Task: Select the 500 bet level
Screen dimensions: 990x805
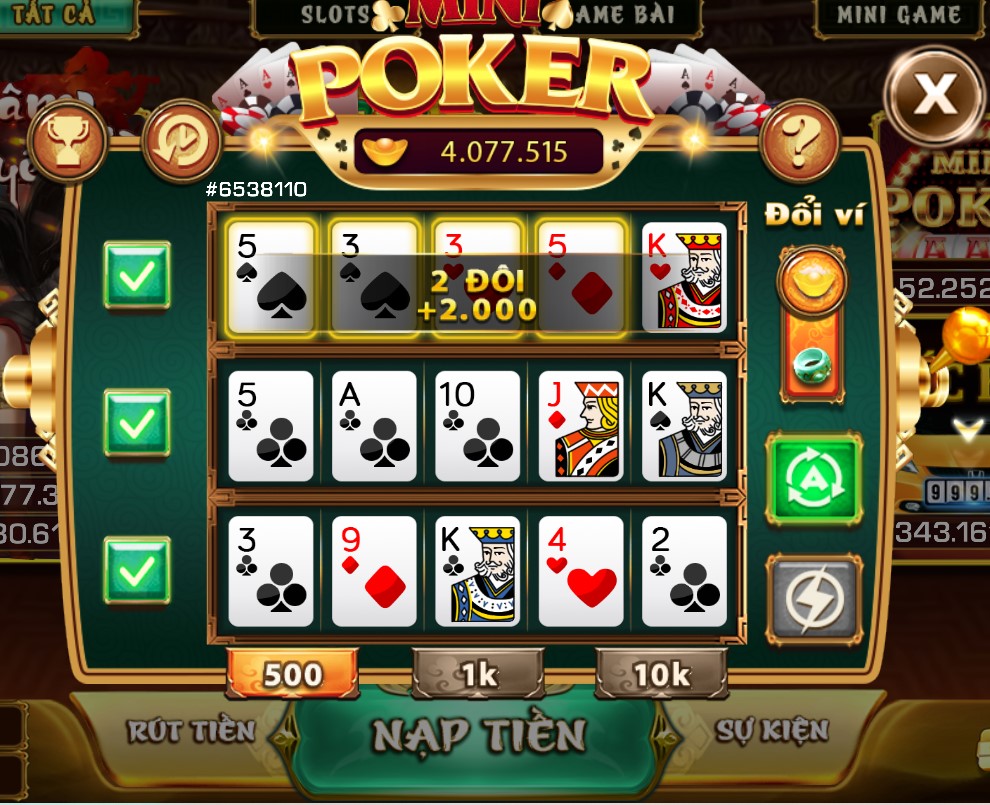Action: pyautogui.click(x=292, y=674)
